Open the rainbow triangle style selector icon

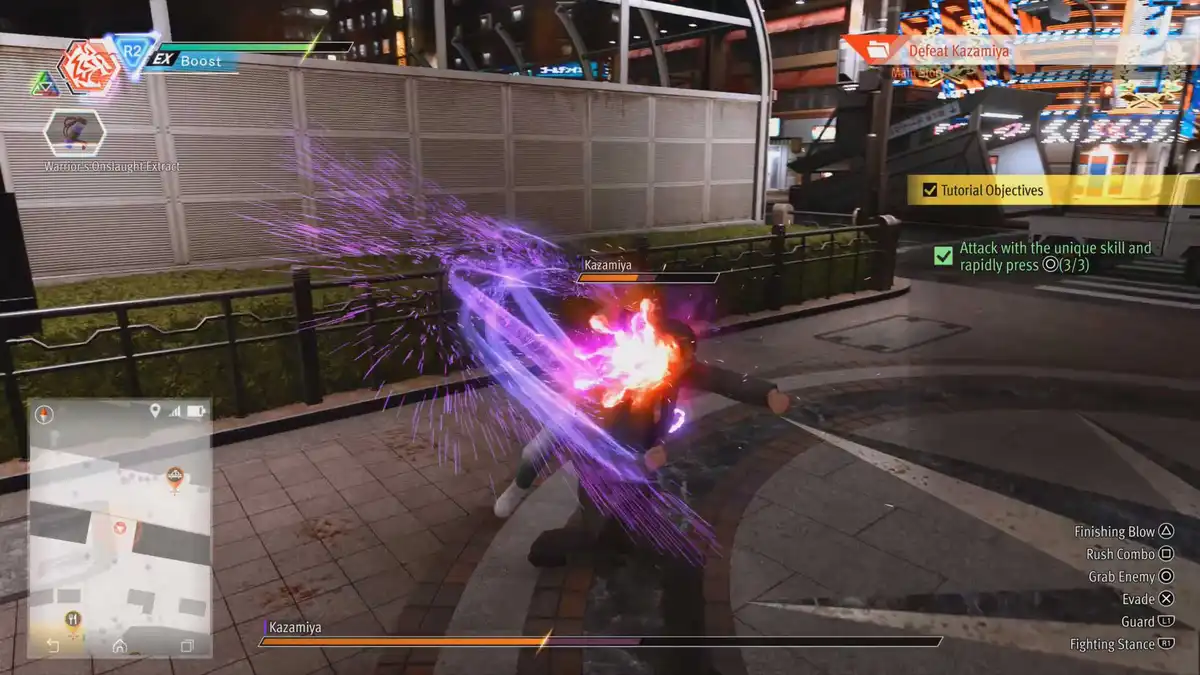[x=44, y=82]
